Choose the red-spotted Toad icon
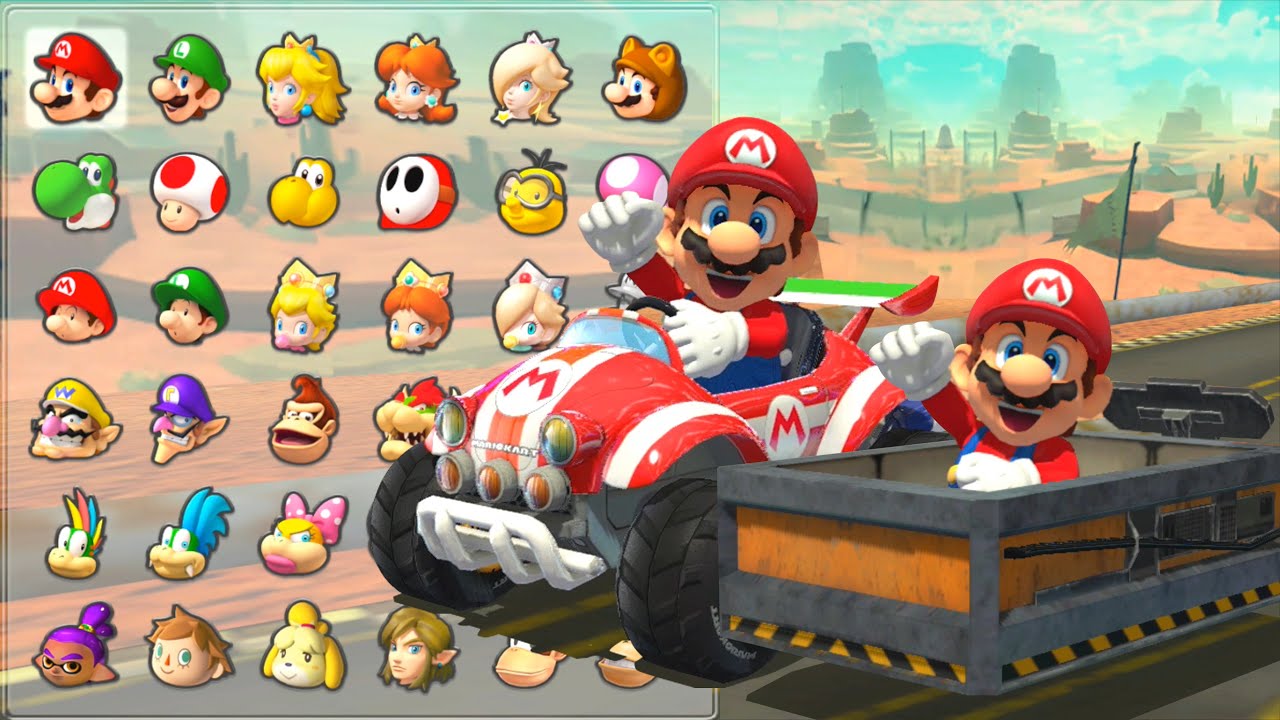The image size is (1280, 720). [x=190, y=191]
